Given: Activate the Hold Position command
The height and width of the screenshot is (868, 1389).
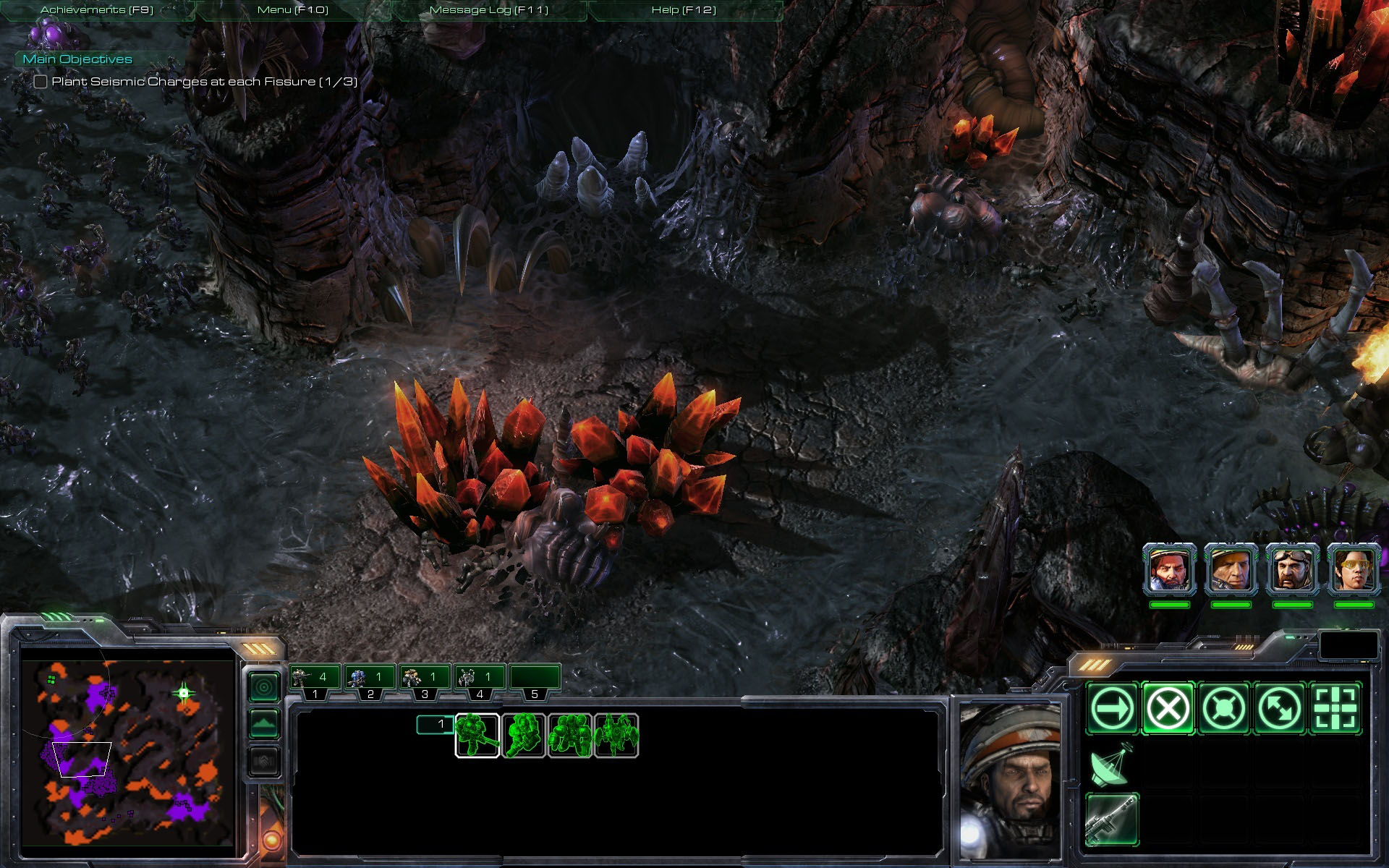Looking at the screenshot, I should [x=1223, y=709].
